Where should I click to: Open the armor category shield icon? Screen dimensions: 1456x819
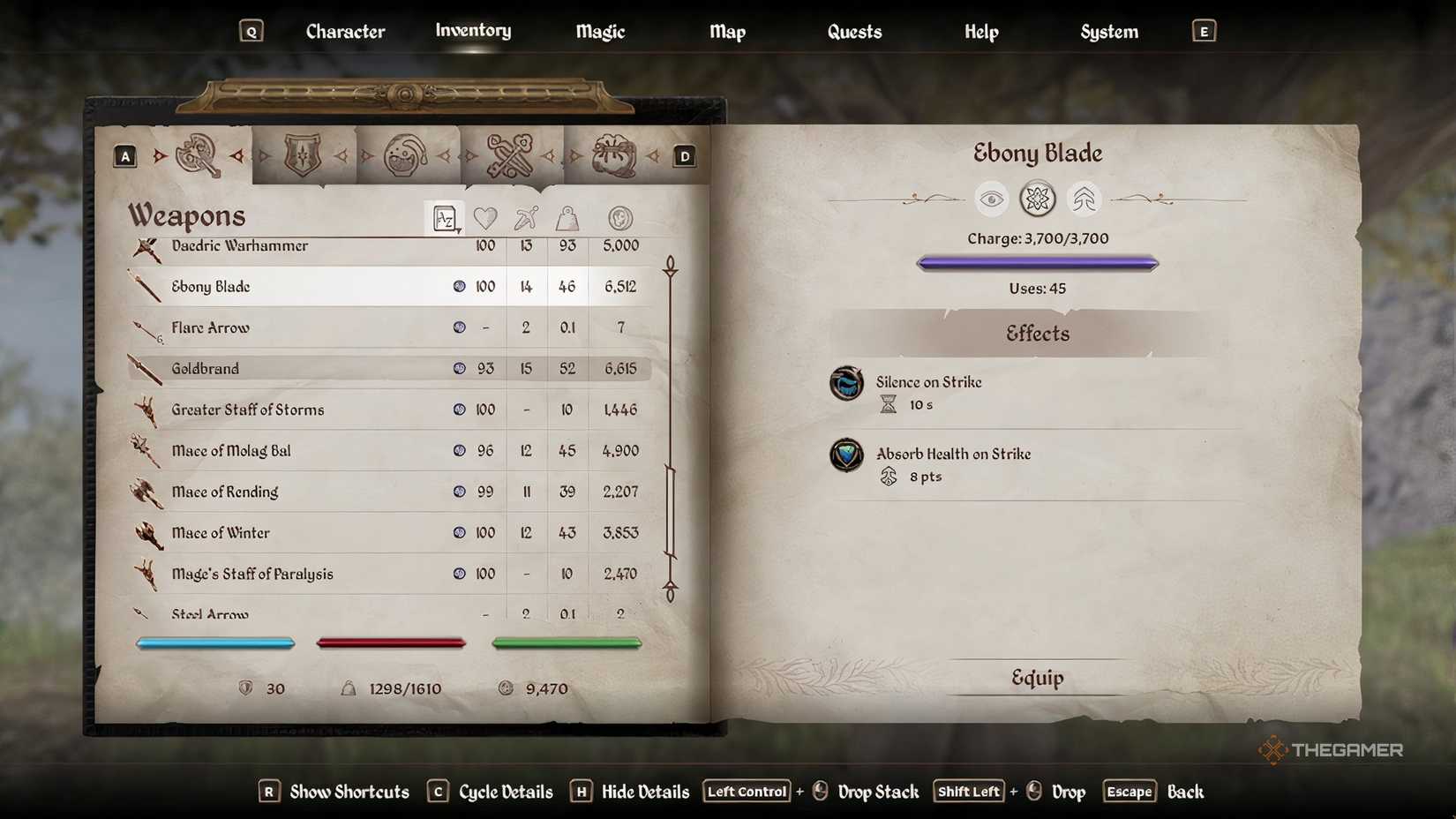(304, 154)
